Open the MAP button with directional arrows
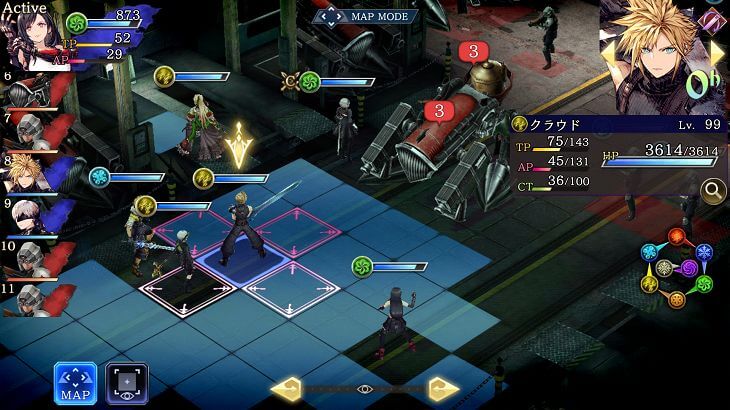This screenshot has height=410, width=730. (75, 383)
